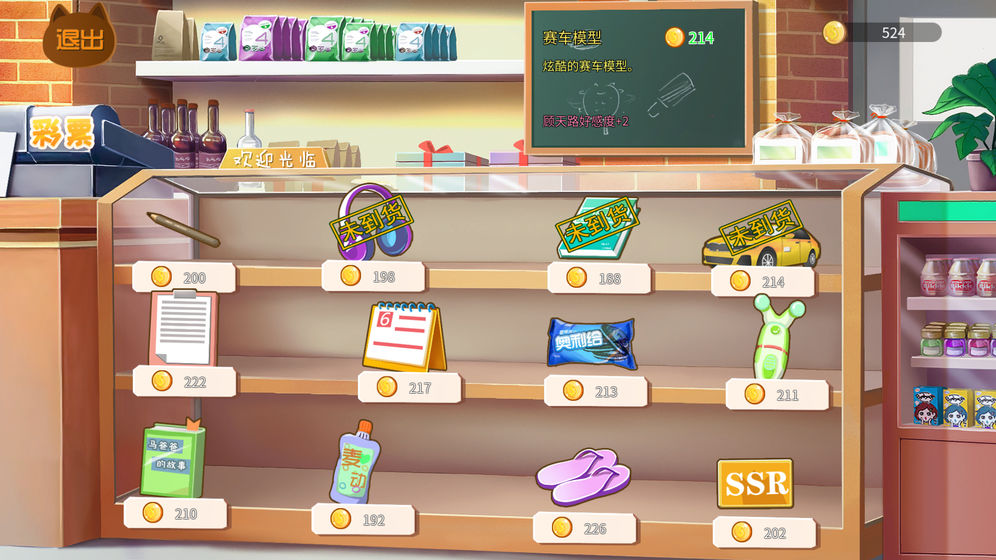Select the green 马爸爸的故事 book
996x560 pixels.
(x=172, y=460)
